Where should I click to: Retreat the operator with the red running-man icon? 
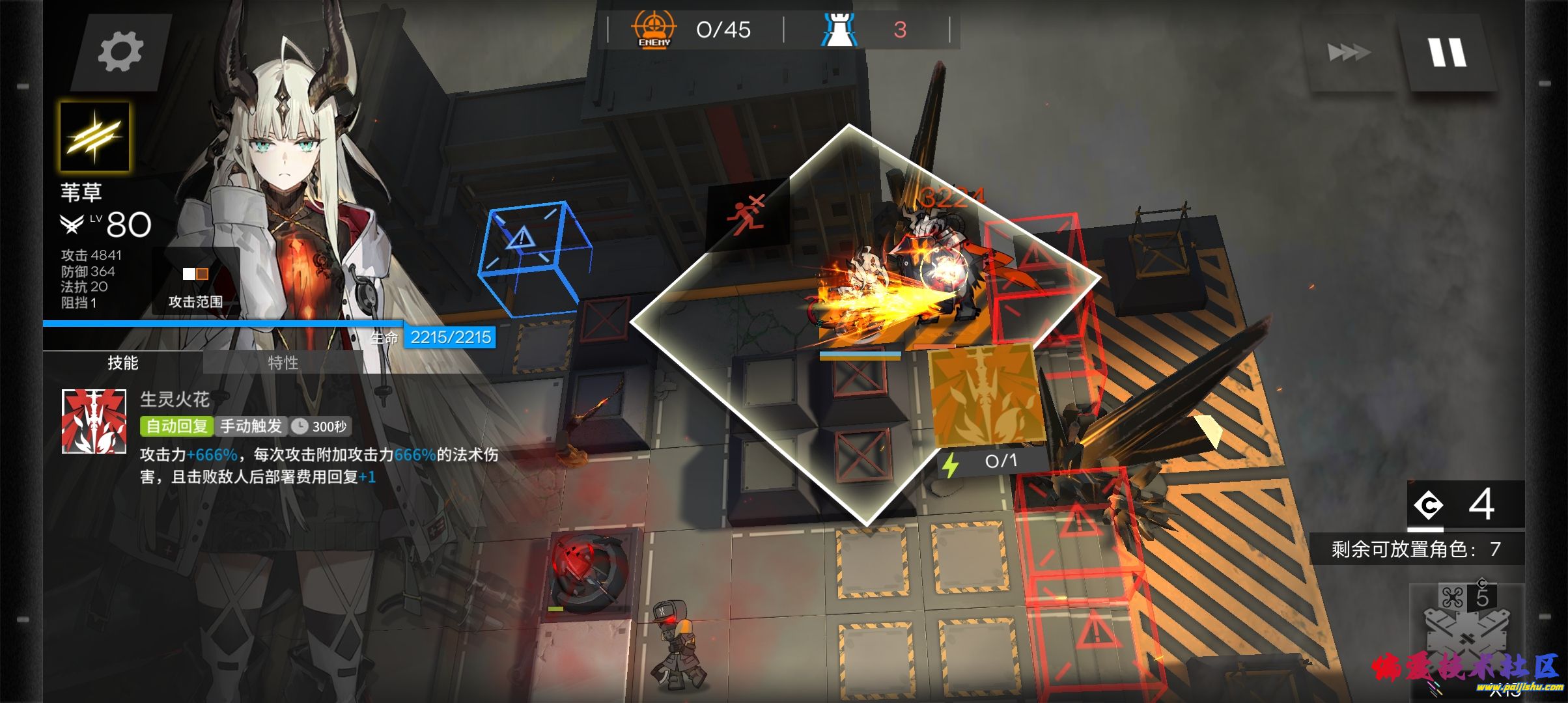coord(748,213)
